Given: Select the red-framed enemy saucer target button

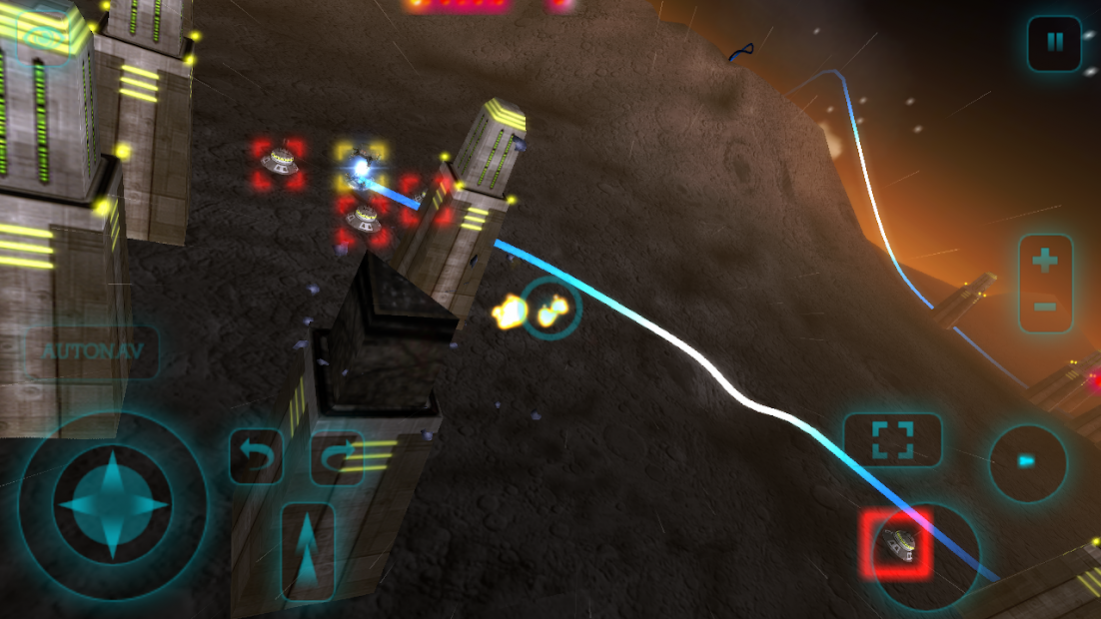Looking at the screenshot, I should coord(897,543).
